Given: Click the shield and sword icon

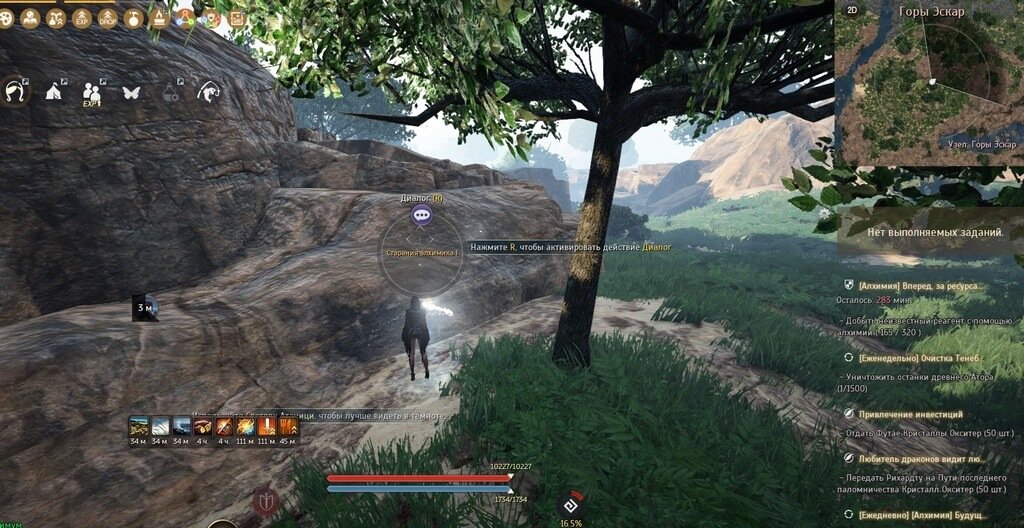Looking at the screenshot, I should tap(264, 502).
